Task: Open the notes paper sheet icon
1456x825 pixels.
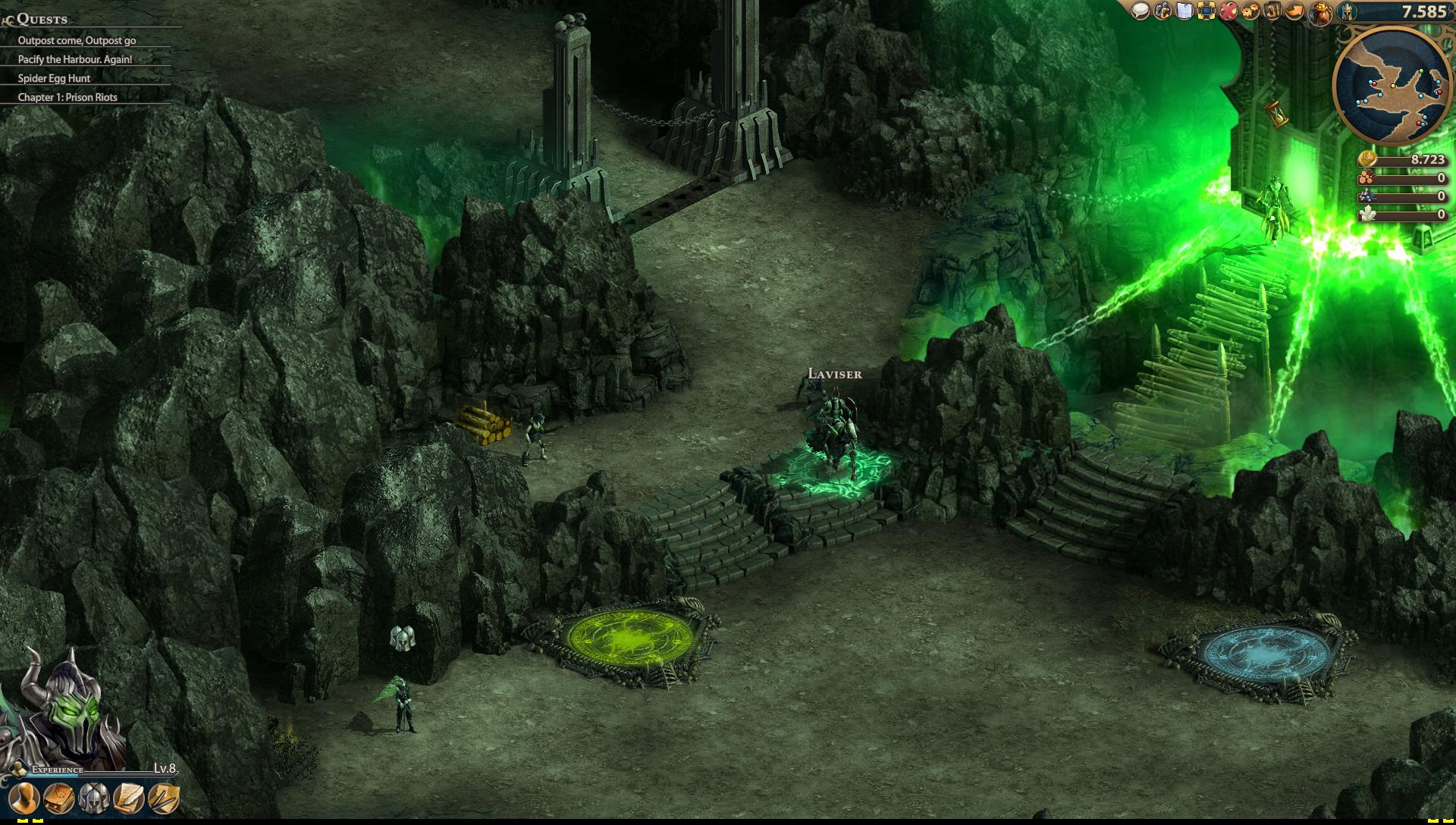Action: 1184,11
